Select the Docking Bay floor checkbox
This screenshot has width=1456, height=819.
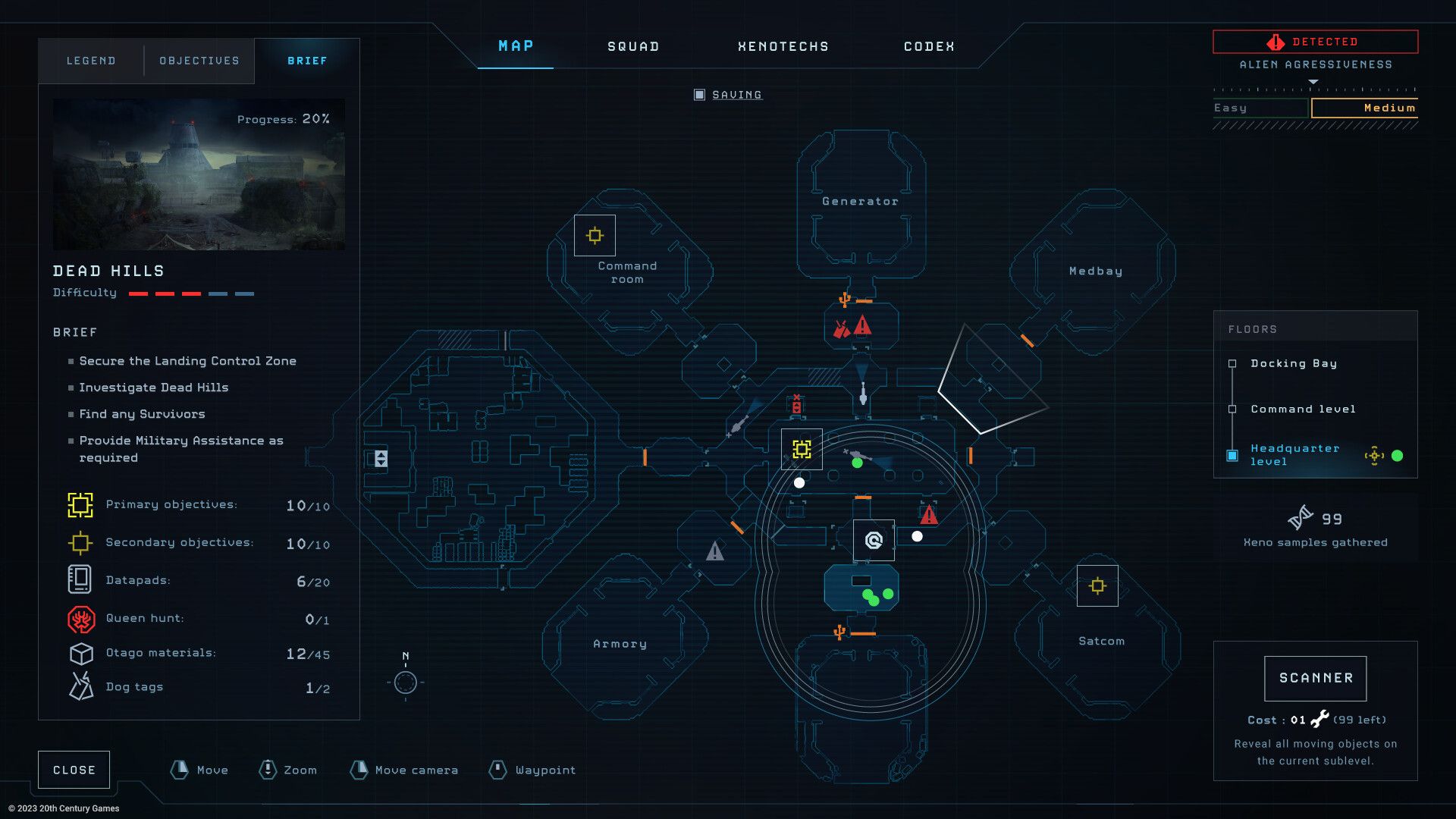pyautogui.click(x=1233, y=363)
